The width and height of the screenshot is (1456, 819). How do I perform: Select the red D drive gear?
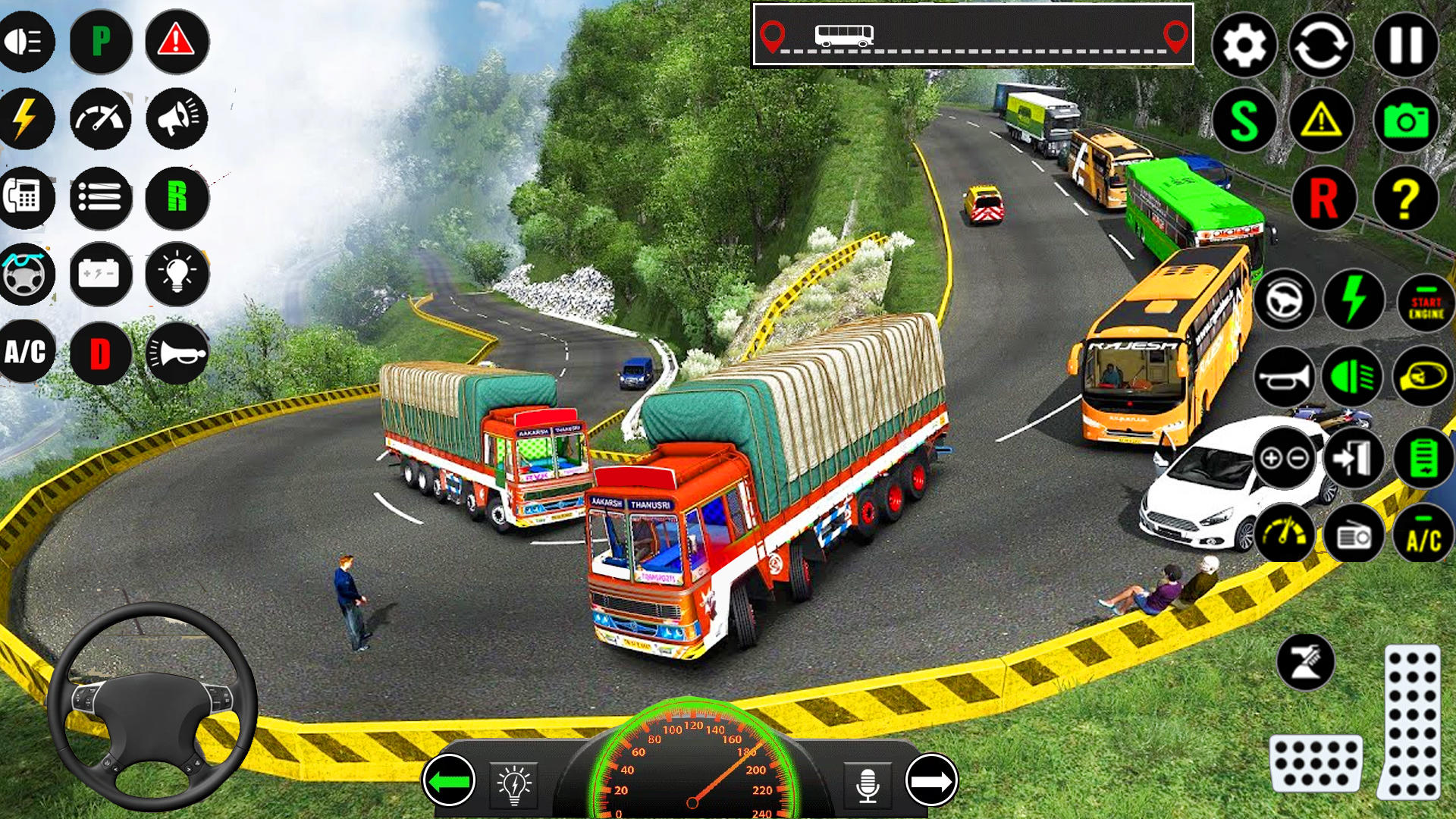pyautogui.click(x=101, y=353)
